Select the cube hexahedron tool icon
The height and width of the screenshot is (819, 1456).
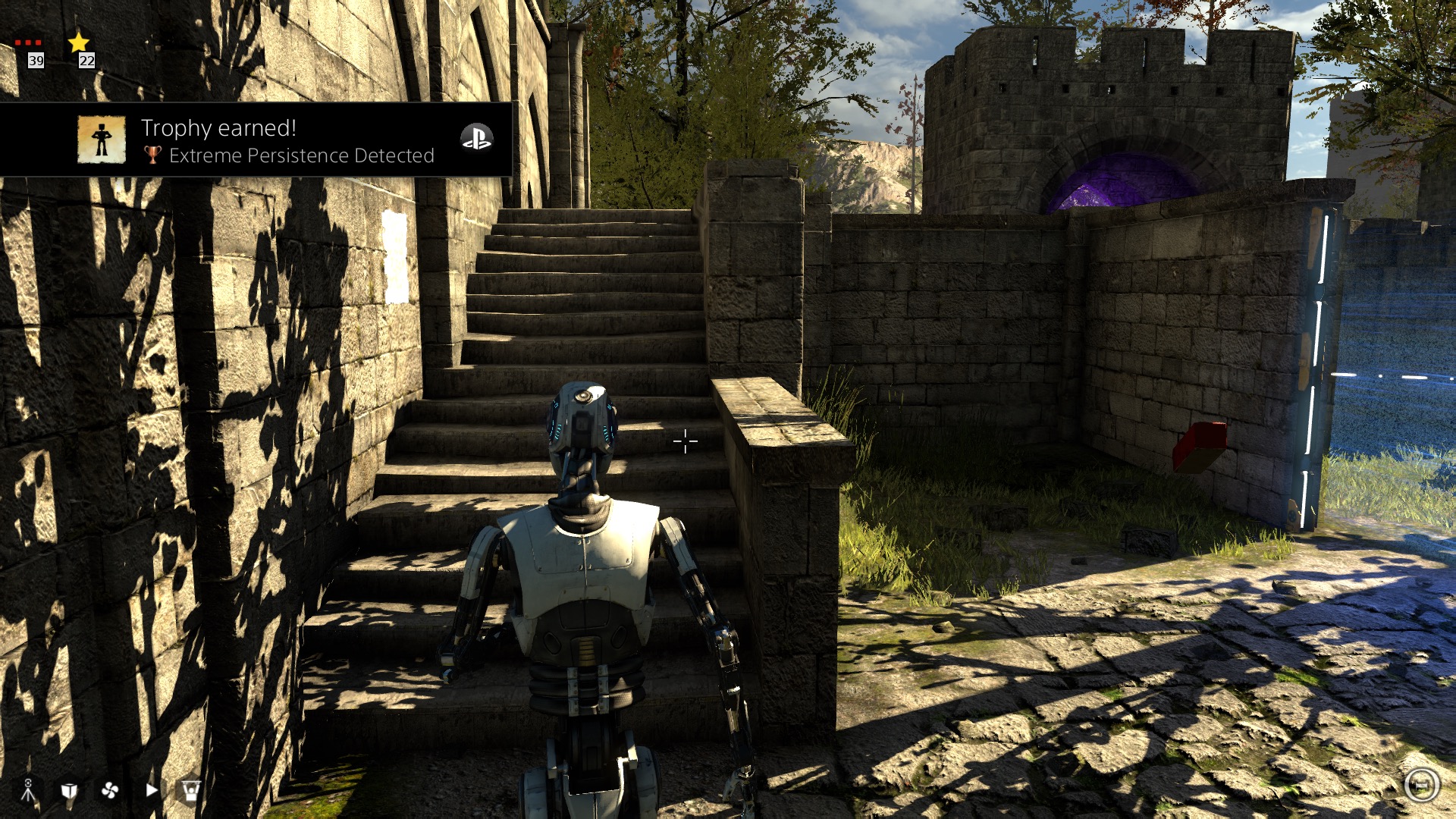click(x=69, y=791)
